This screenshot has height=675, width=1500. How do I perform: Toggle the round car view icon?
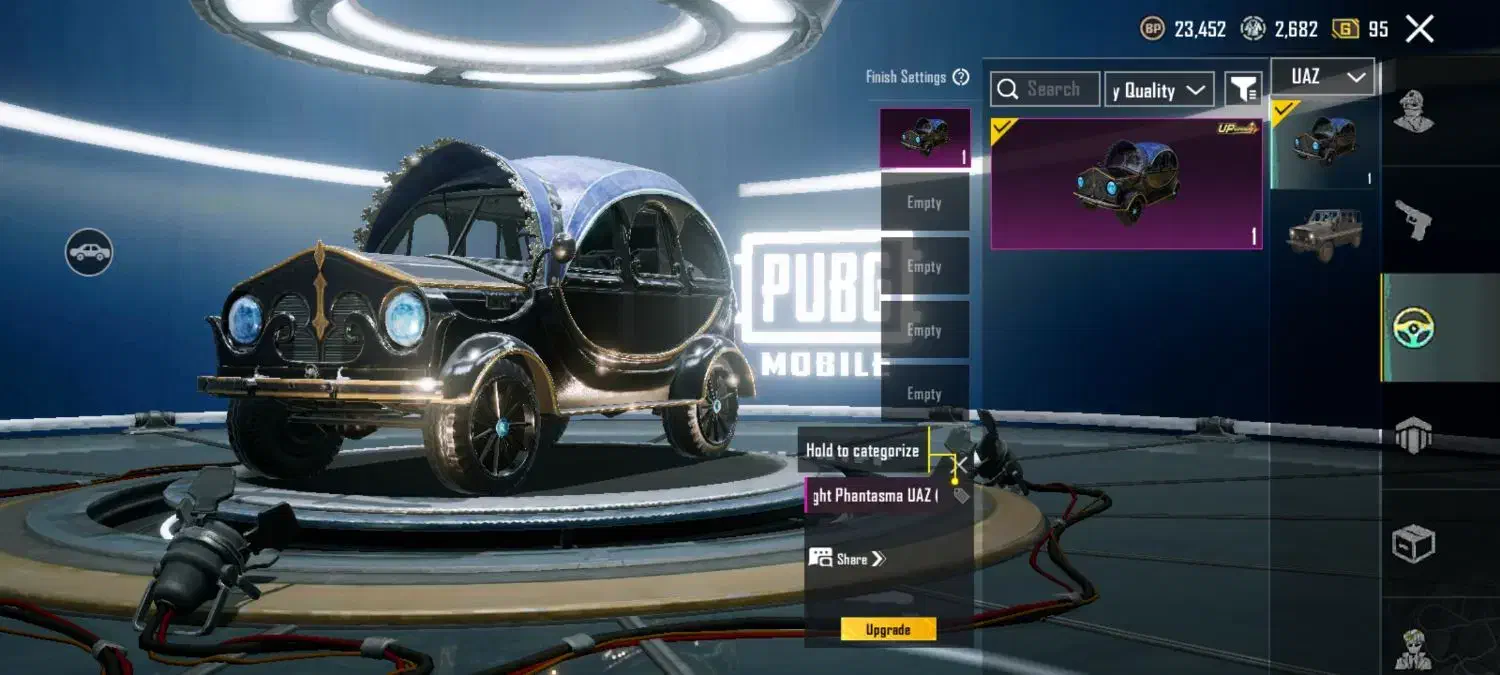click(89, 251)
